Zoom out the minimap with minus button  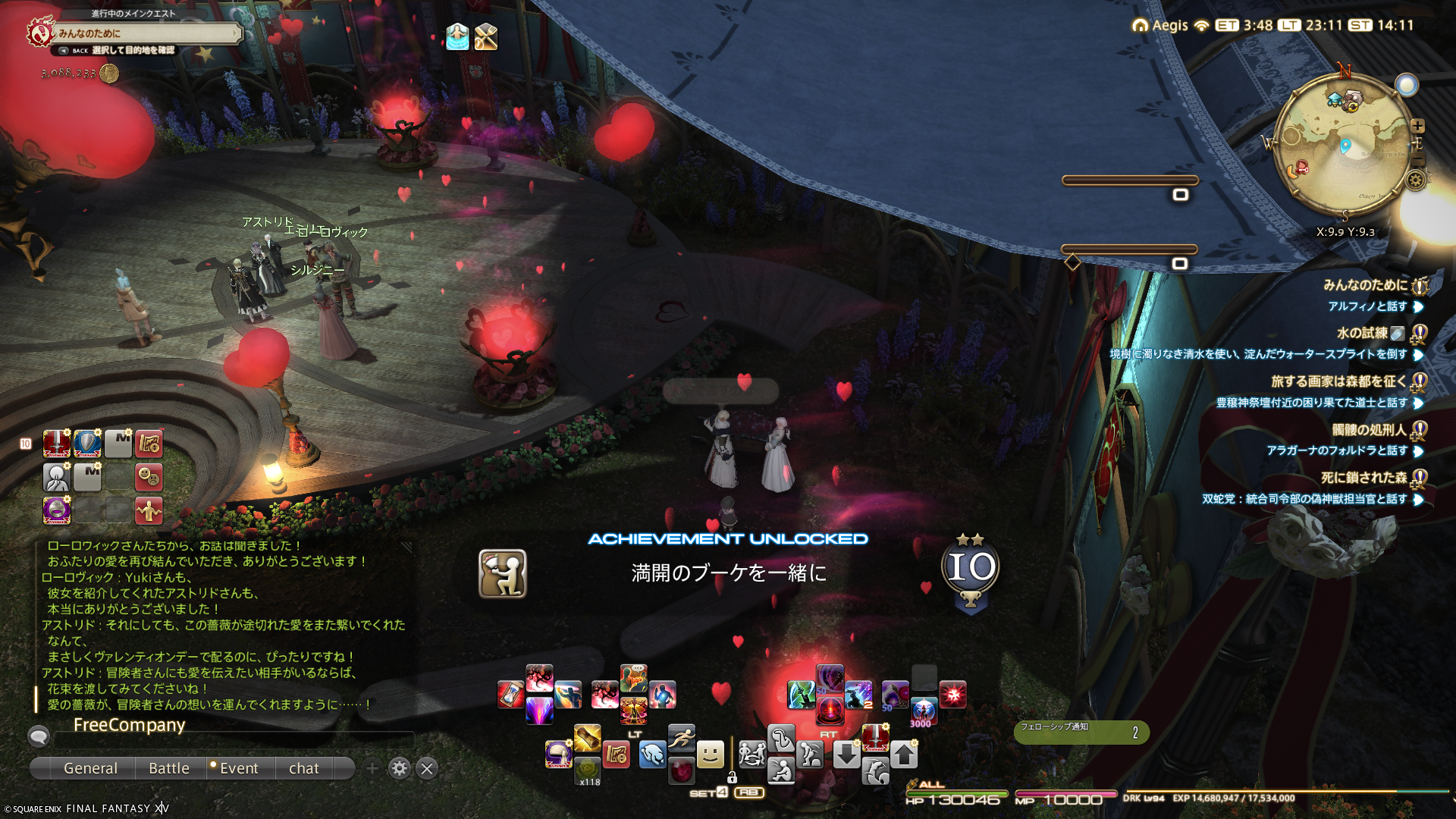1417,158
